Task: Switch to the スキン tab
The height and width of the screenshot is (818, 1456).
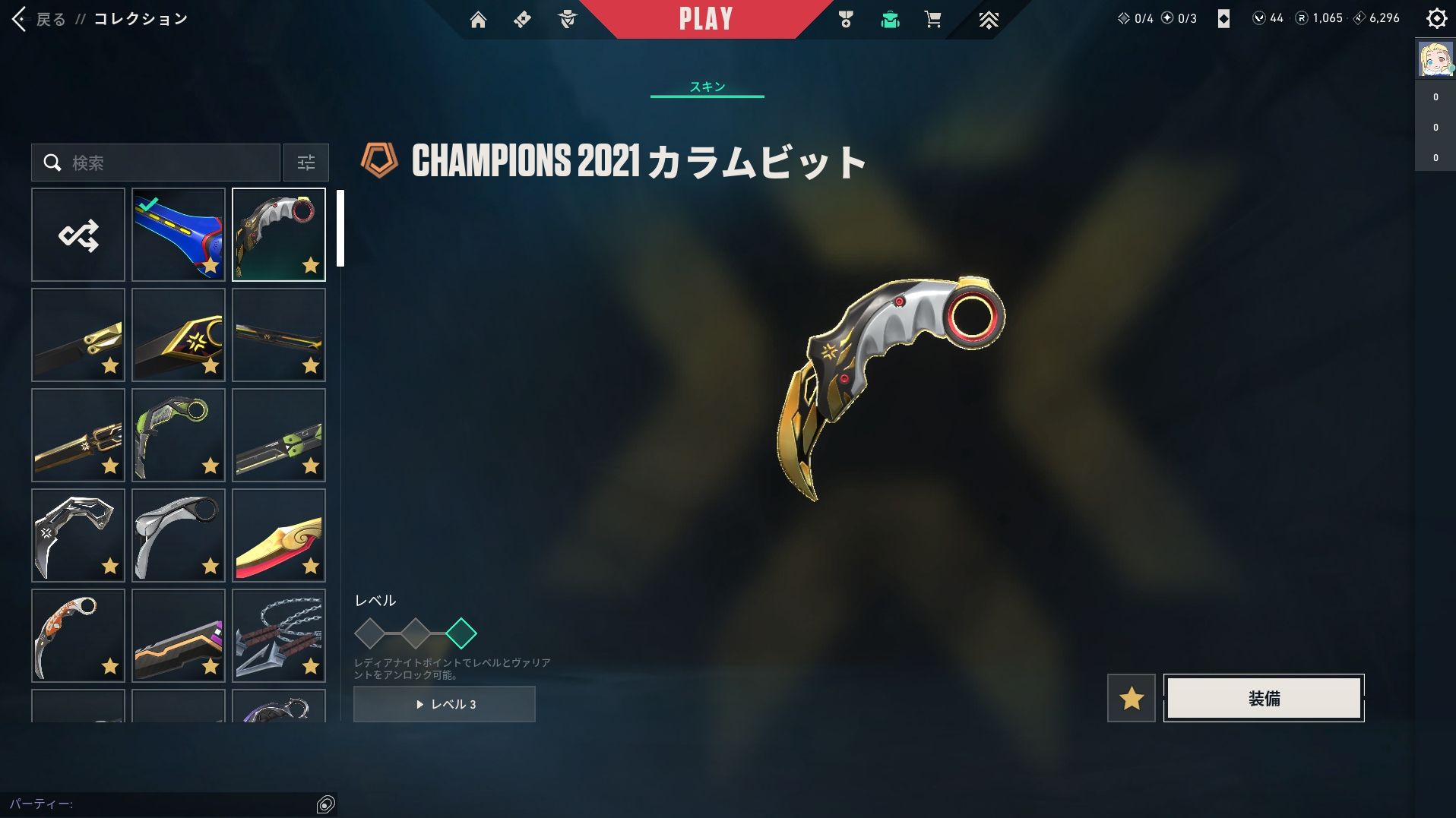Action: (707, 87)
